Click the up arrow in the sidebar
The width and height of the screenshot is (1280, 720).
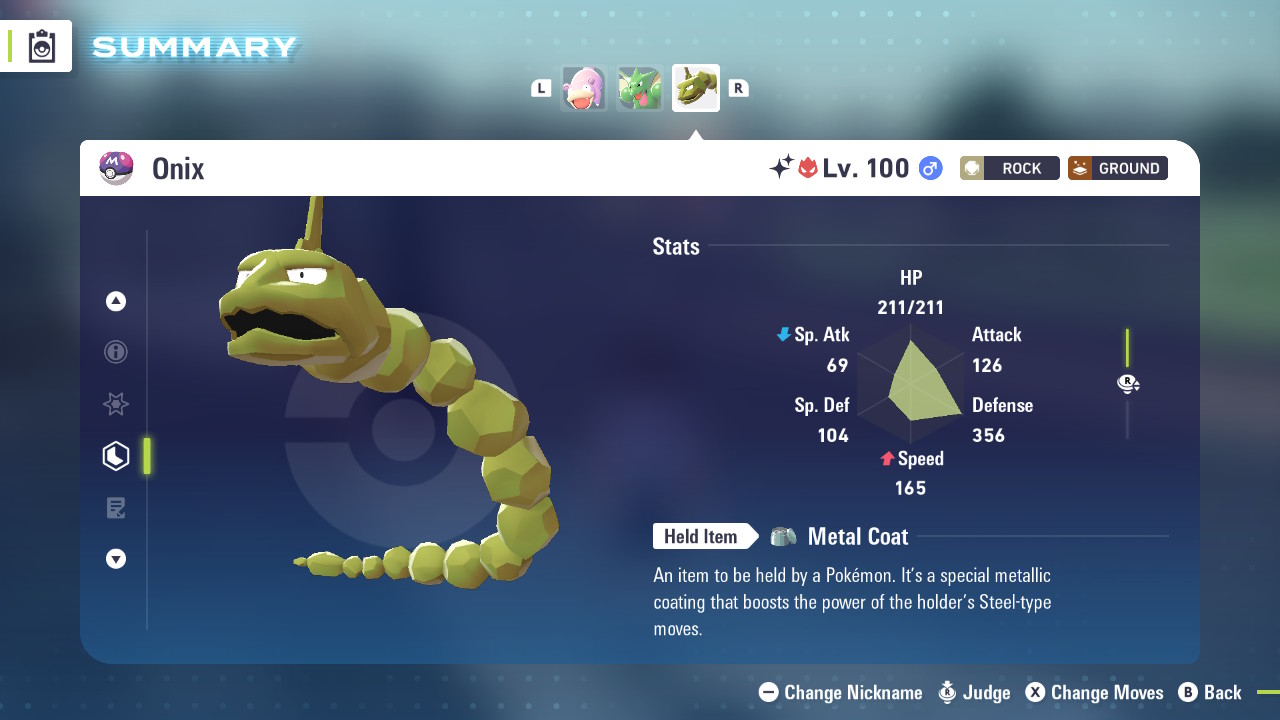(115, 300)
